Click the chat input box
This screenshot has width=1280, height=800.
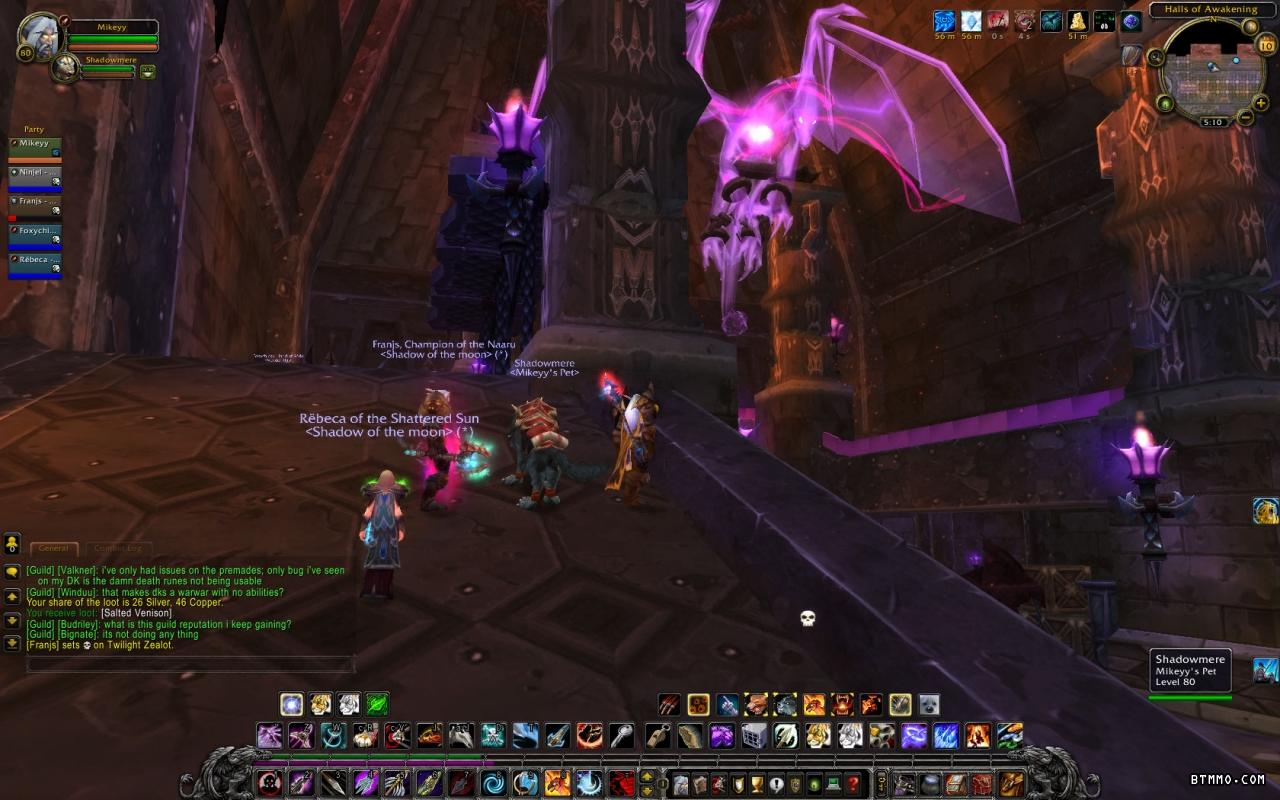[x=190, y=664]
